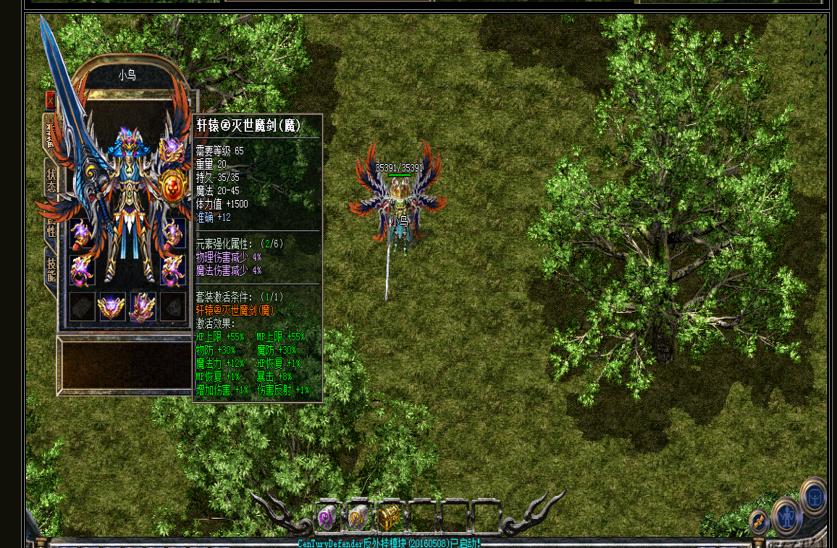Click the topmost blue round button, bottom-right corner
The height and width of the screenshot is (548, 837).
[815, 497]
